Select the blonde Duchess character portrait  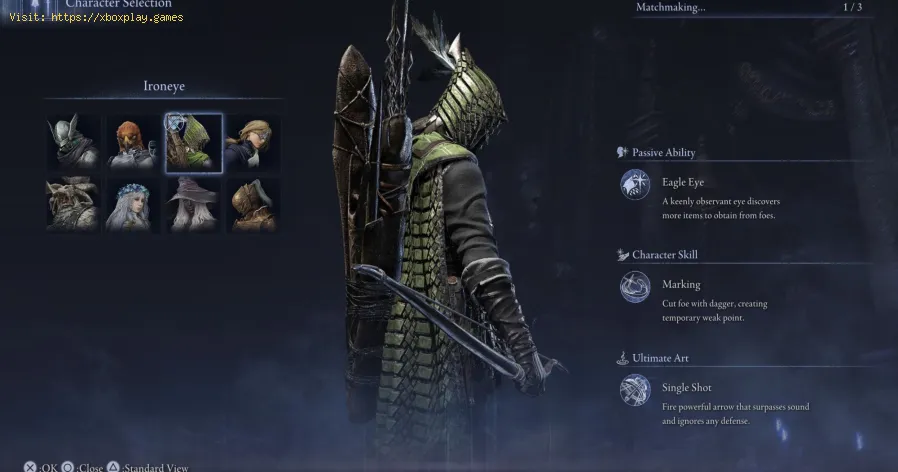(x=252, y=143)
